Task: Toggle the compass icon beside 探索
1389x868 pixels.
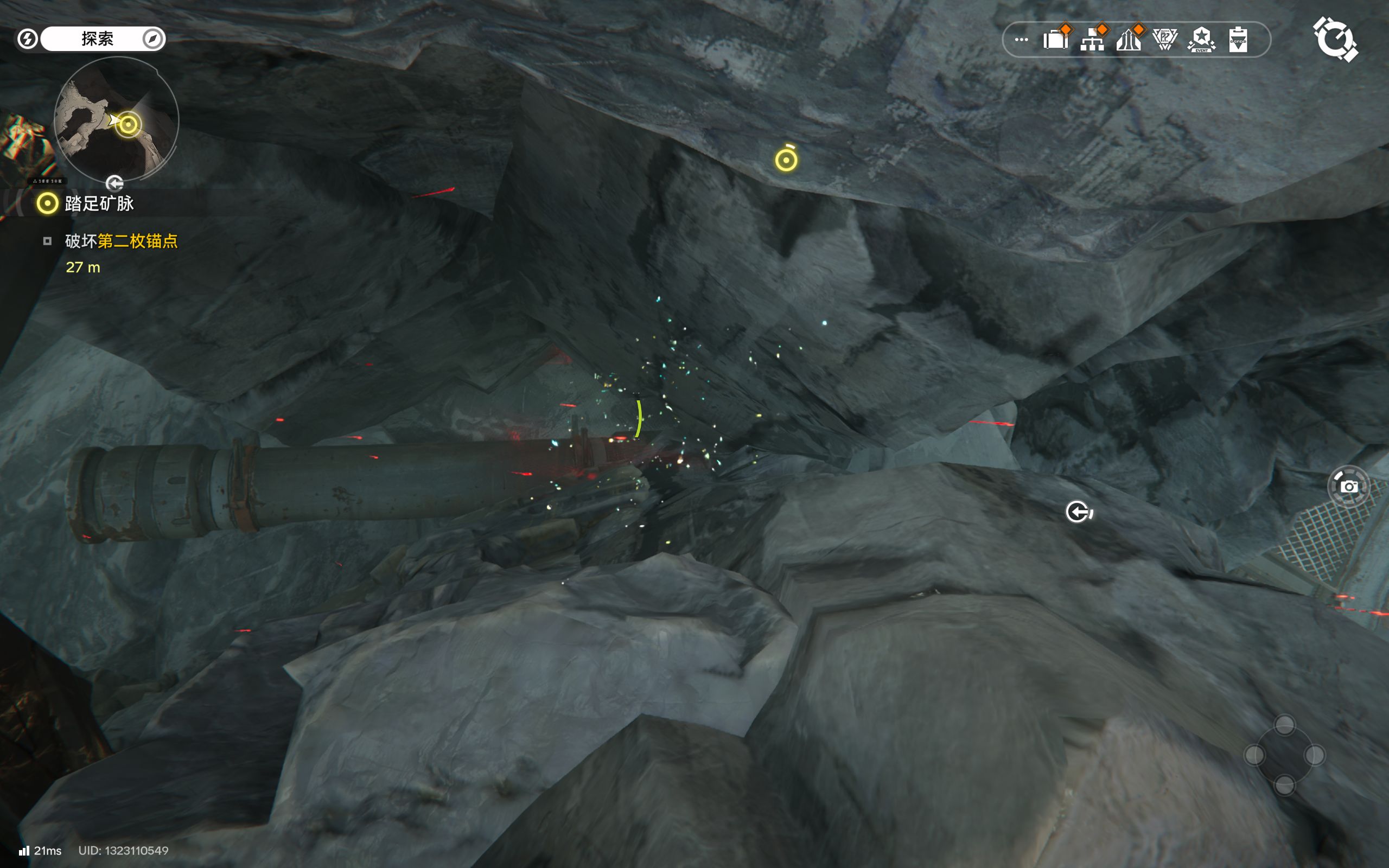Action: 152,39
